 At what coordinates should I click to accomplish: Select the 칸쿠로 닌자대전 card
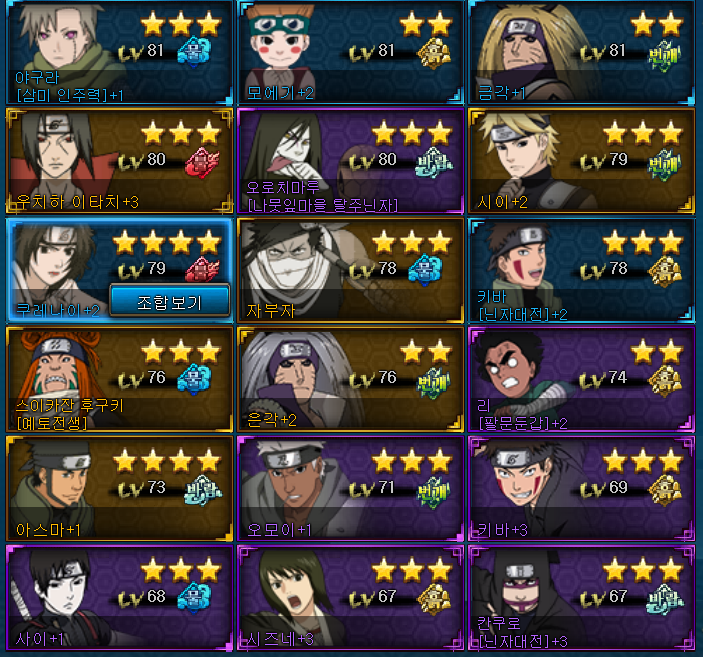pos(582,597)
